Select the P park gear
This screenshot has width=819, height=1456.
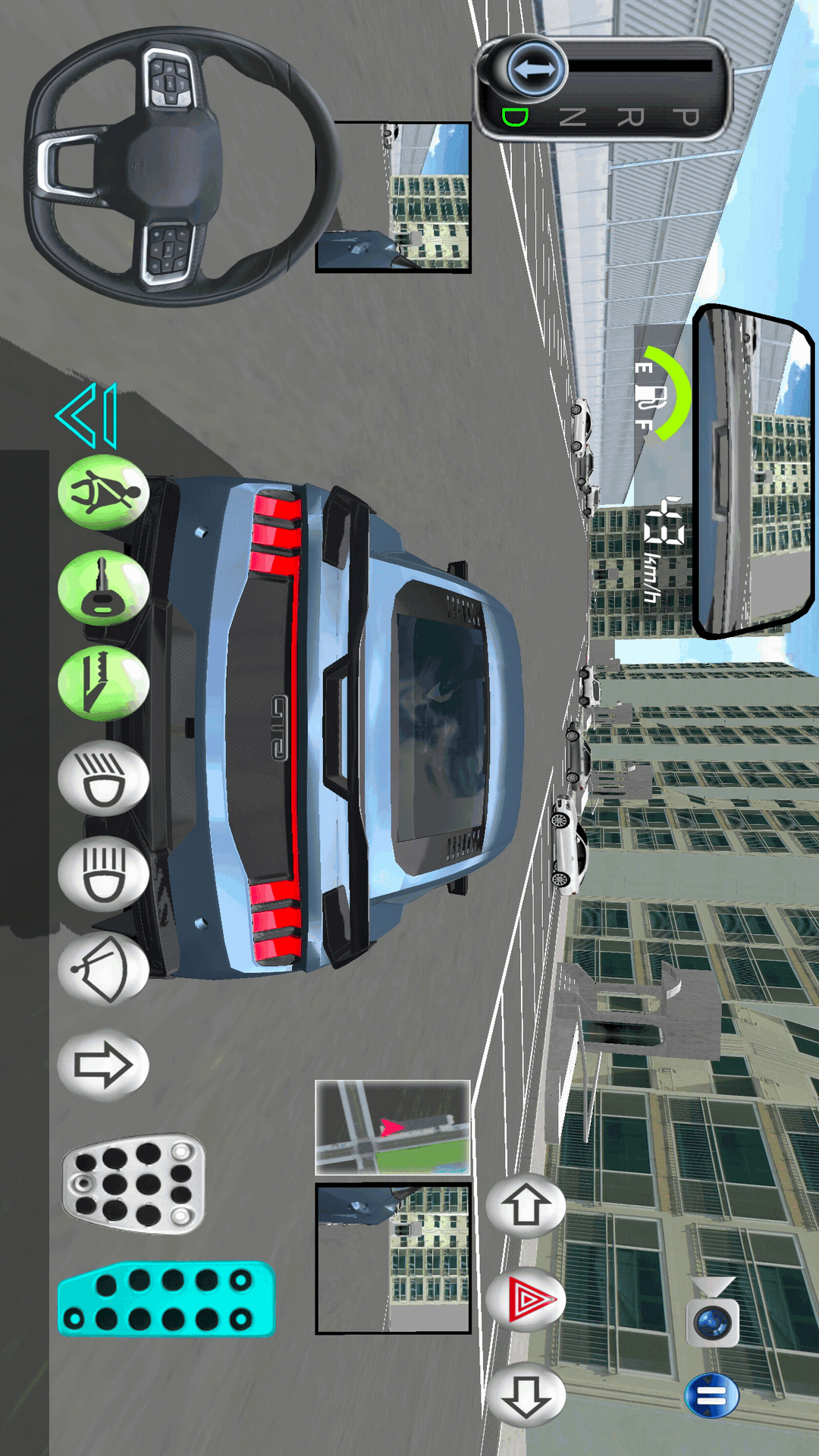686,118
